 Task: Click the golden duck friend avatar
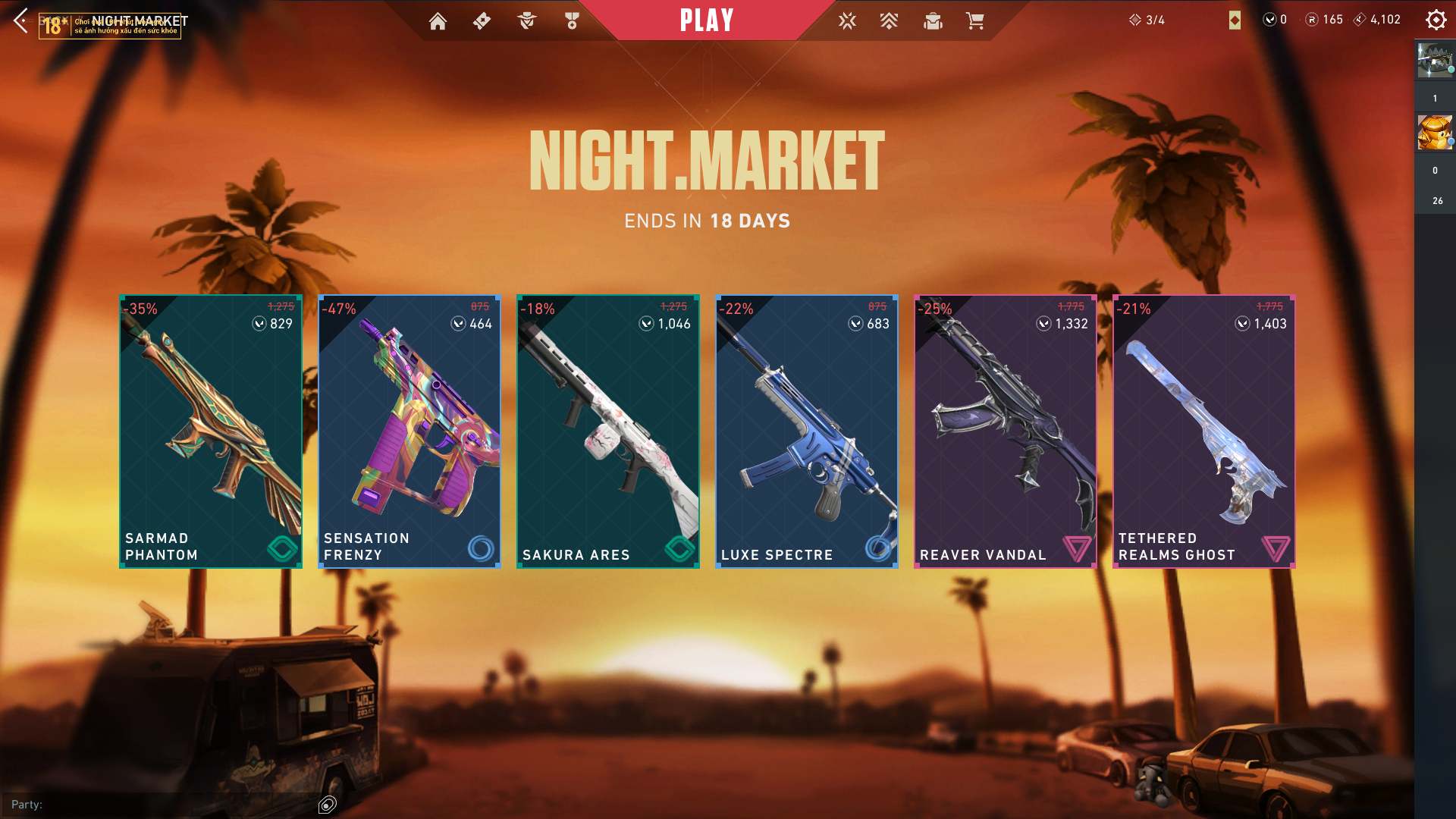tap(1435, 133)
